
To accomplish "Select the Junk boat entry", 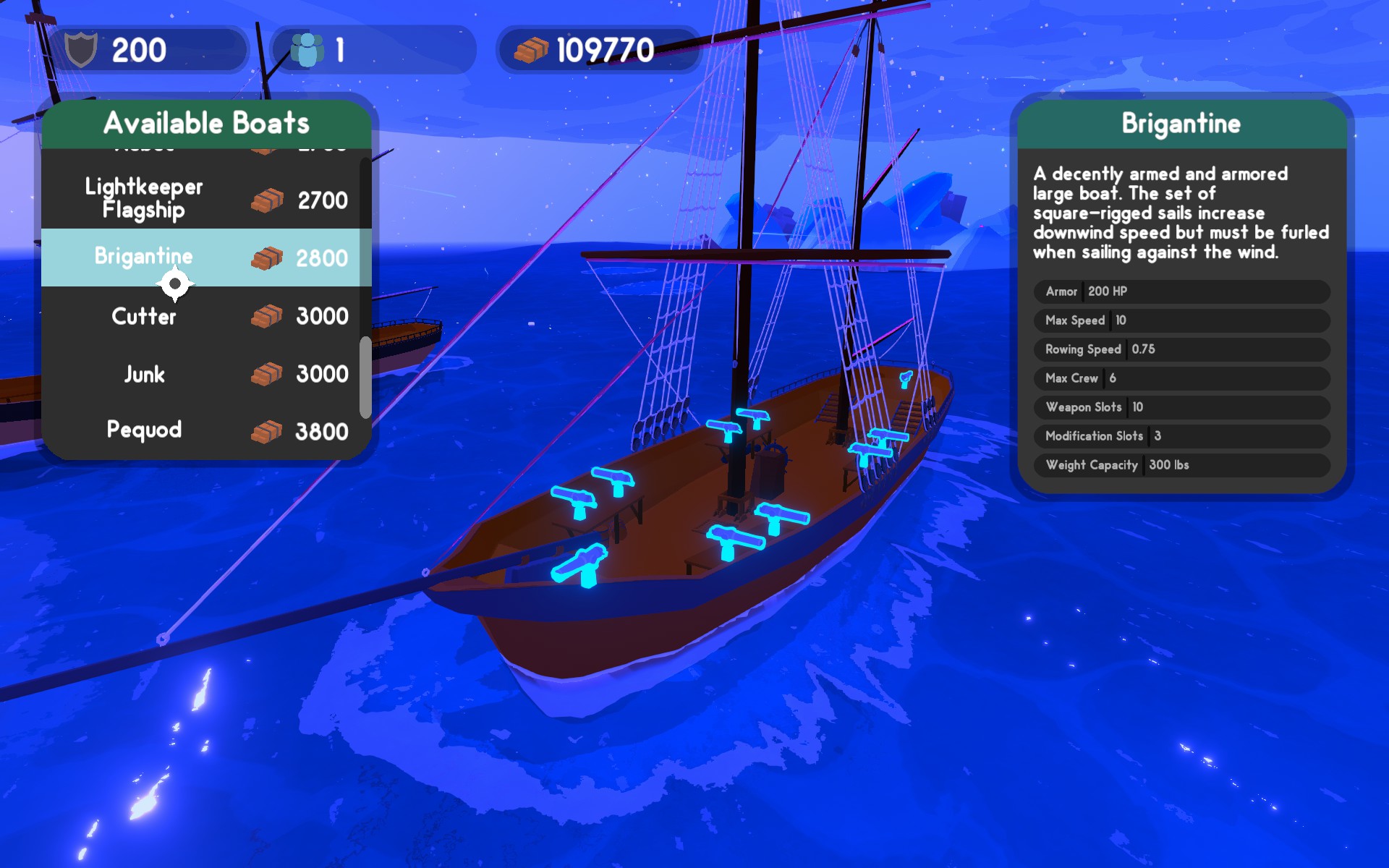I will click(205, 374).
